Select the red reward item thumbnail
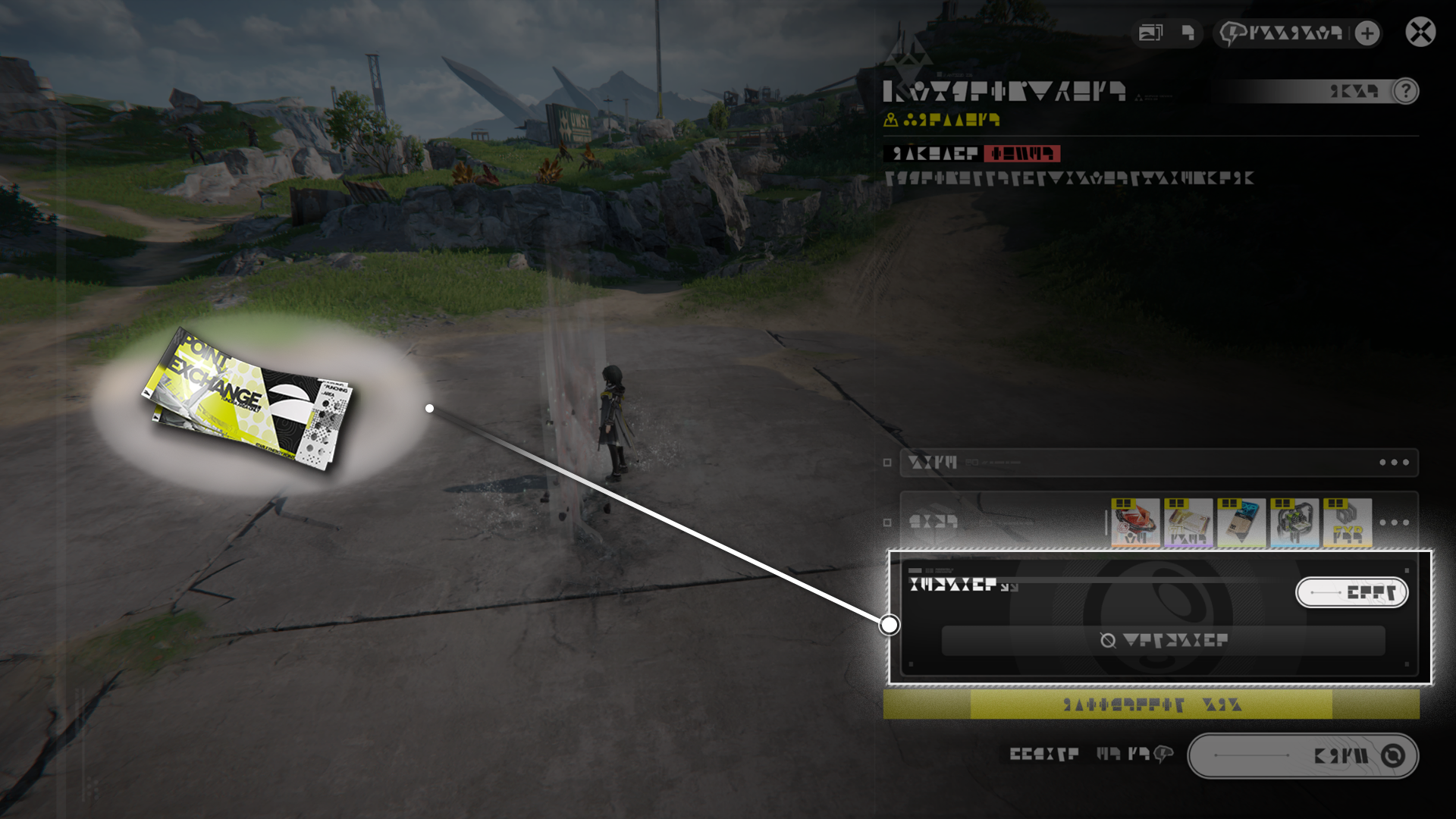This screenshot has height=819, width=1456. tap(1135, 522)
